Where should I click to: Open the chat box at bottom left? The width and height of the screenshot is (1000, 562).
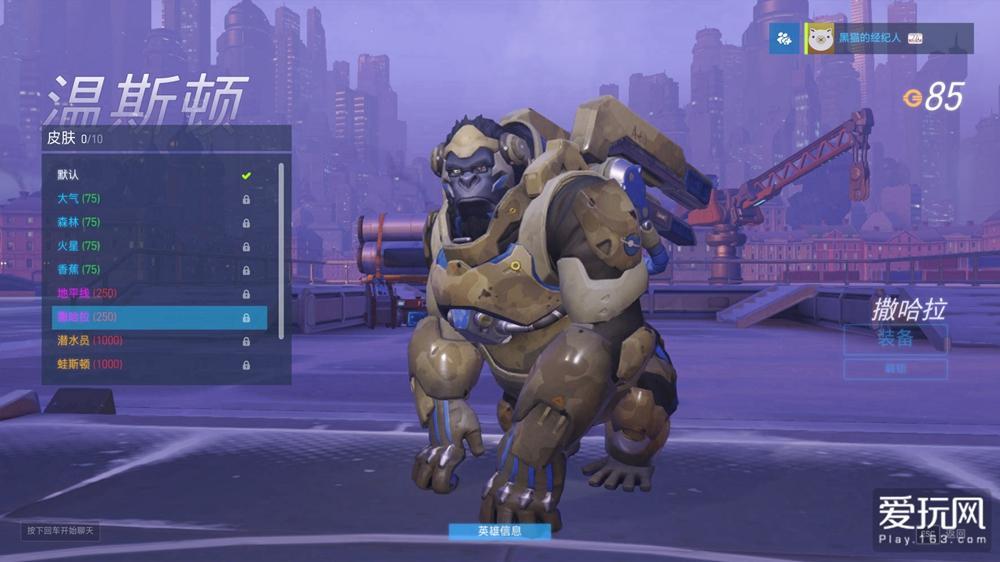(61, 530)
